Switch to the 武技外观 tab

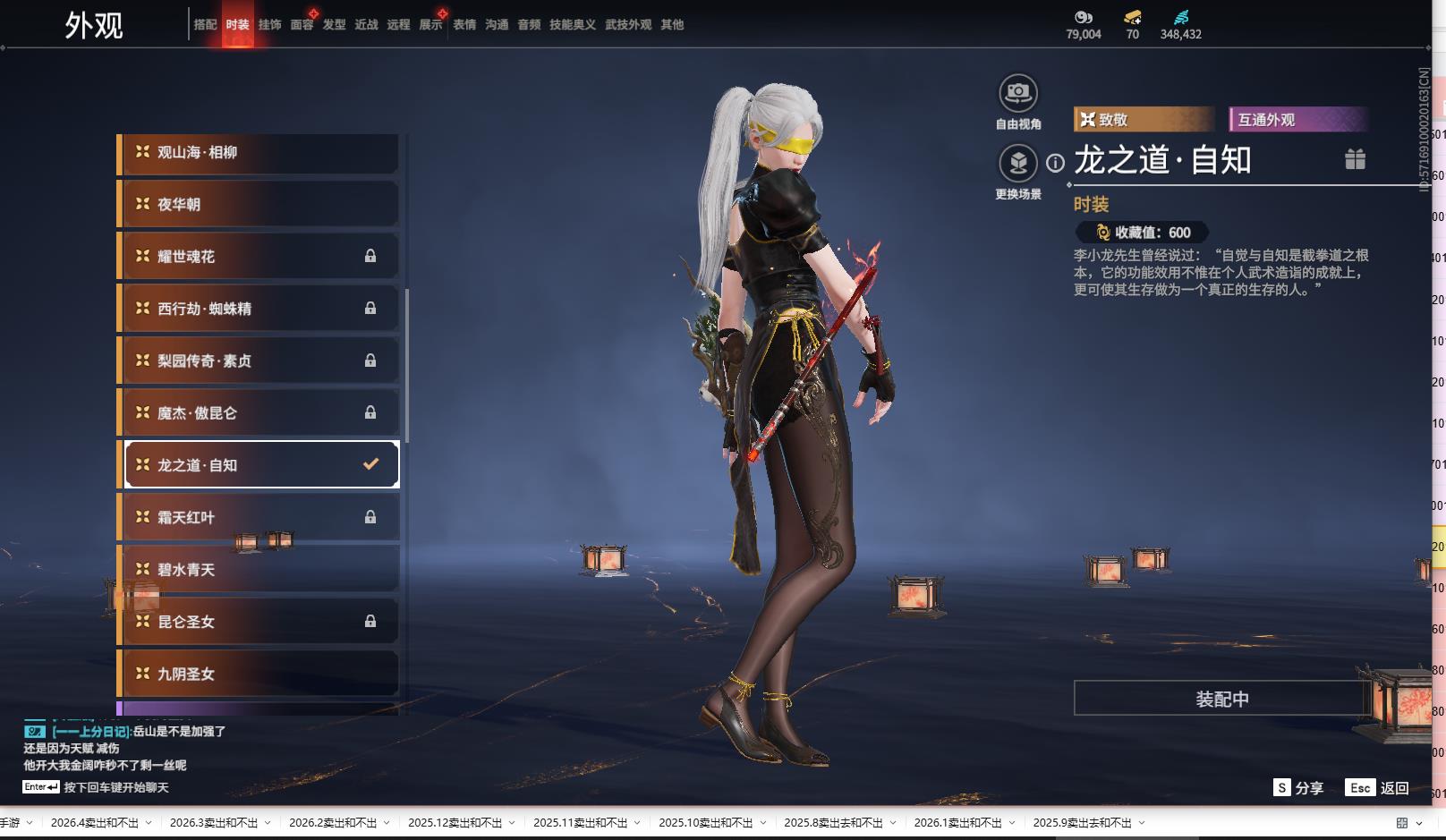pos(628,25)
